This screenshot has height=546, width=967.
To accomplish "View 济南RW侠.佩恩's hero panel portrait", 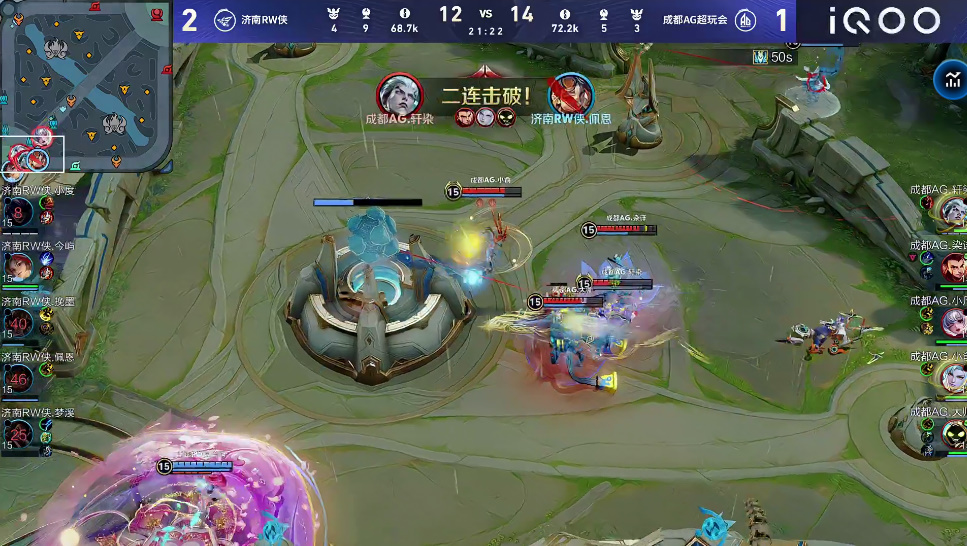I will pyautogui.click(x=18, y=379).
